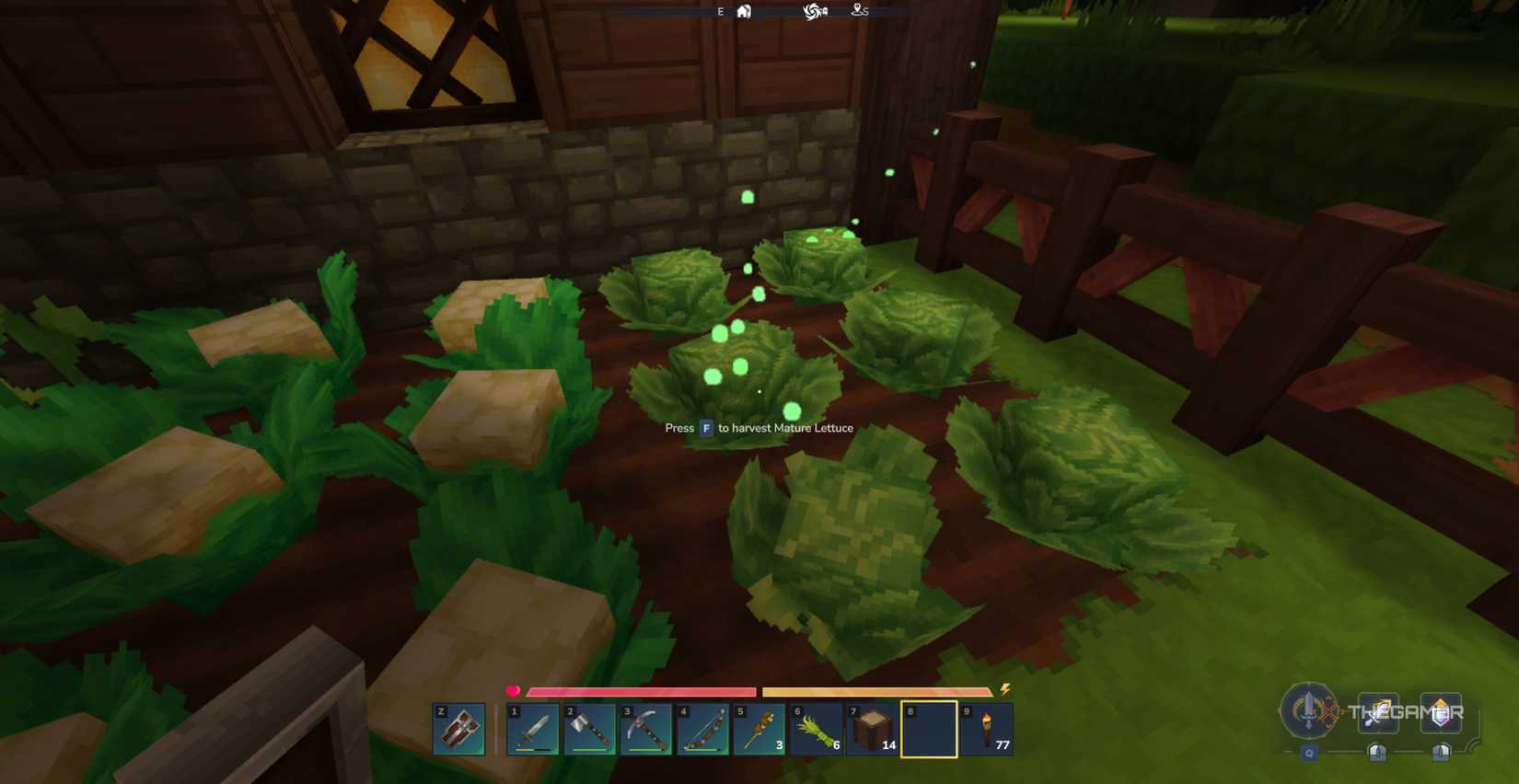
Task: Expand the E marker on the compass bar
Action: [721, 12]
